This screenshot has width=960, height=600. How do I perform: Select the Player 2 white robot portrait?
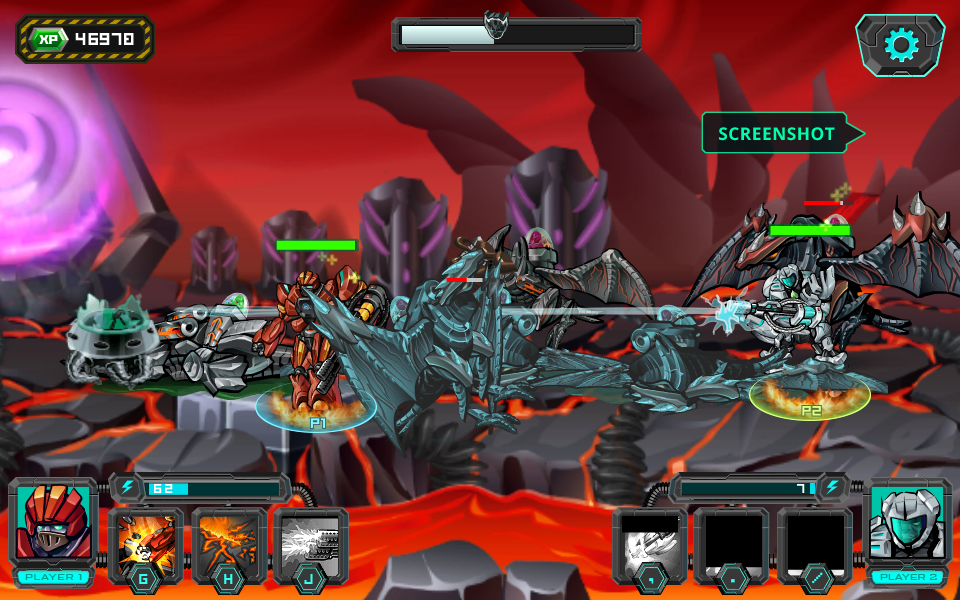[905, 524]
